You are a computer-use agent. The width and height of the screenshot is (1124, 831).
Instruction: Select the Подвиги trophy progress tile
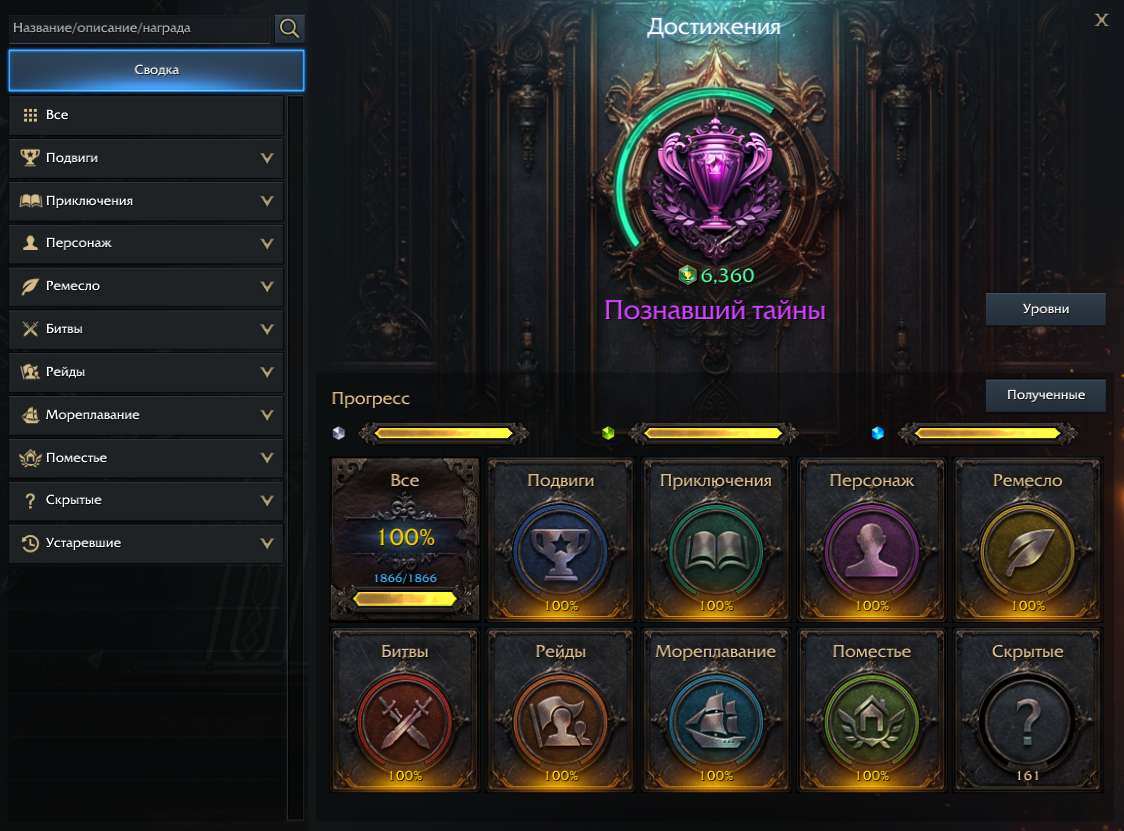tap(560, 540)
